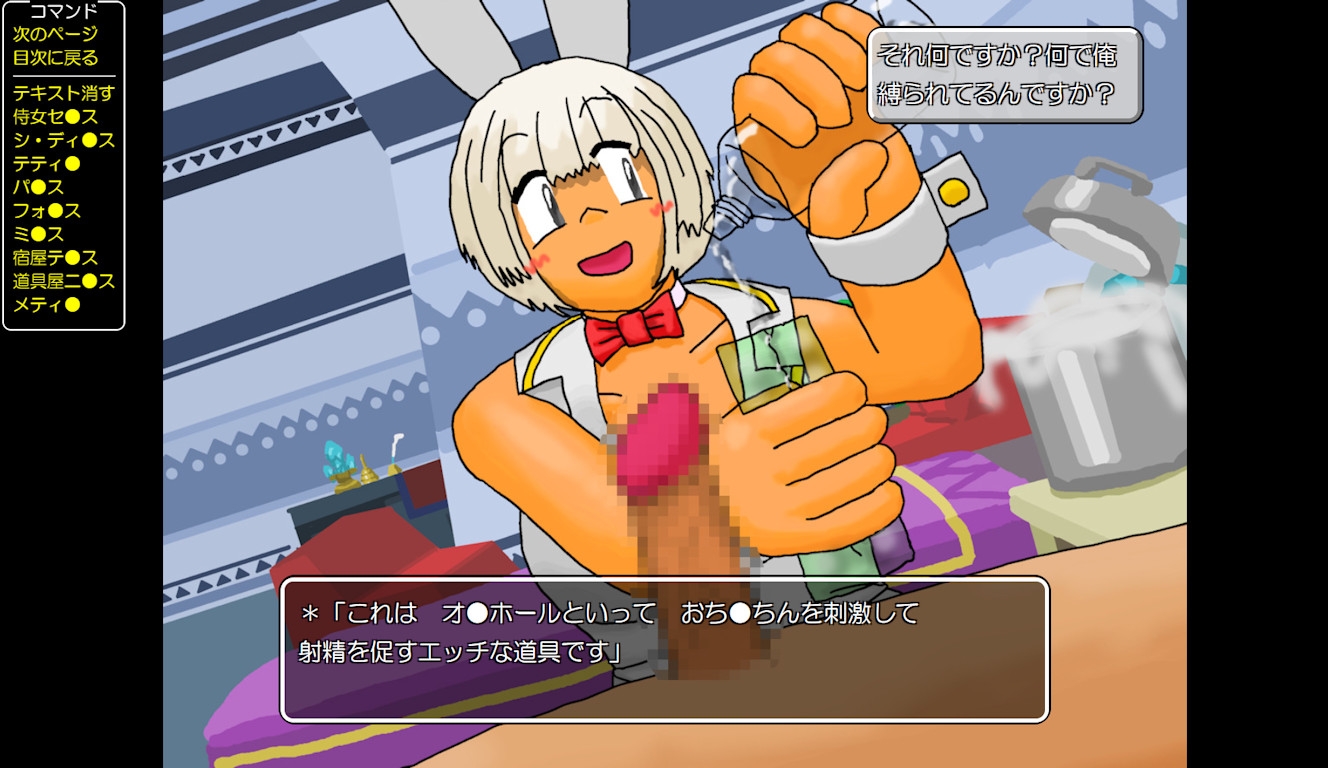
Task: Choose テキスト消す to hide the text
Action: (x=63, y=93)
